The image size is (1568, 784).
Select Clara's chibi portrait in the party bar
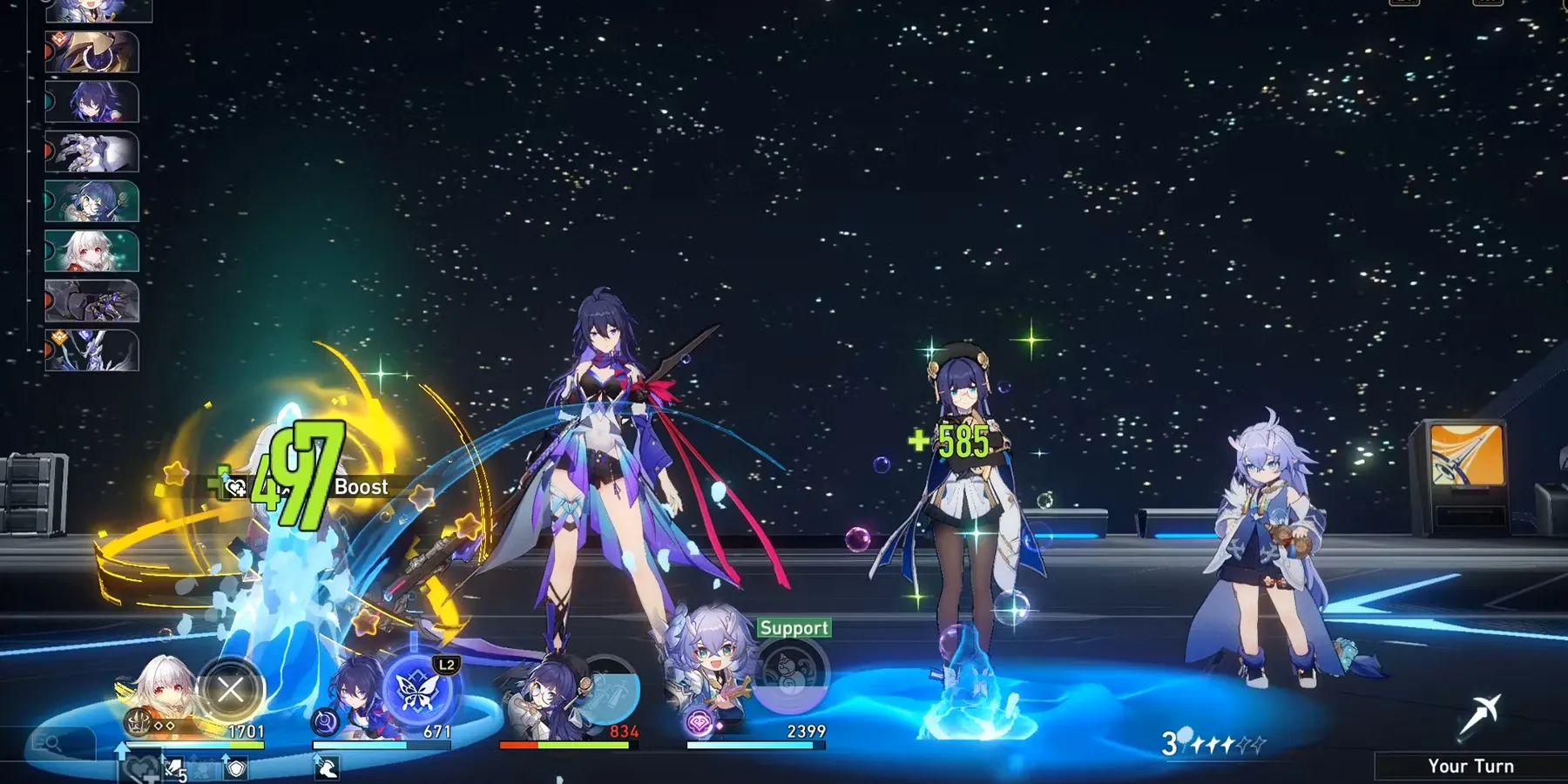[x=159, y=694]
